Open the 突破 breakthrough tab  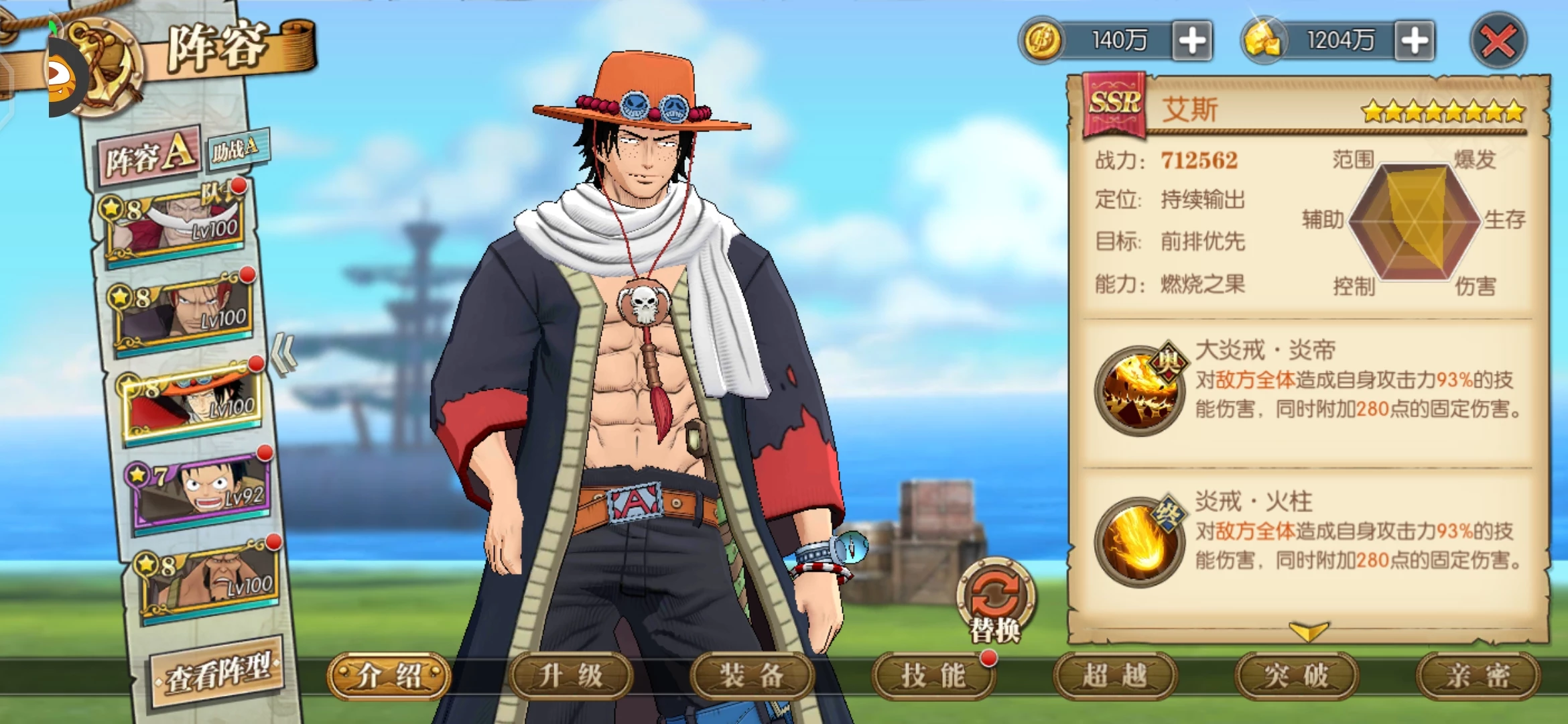pyautogui.click(x=1297, y=676)
